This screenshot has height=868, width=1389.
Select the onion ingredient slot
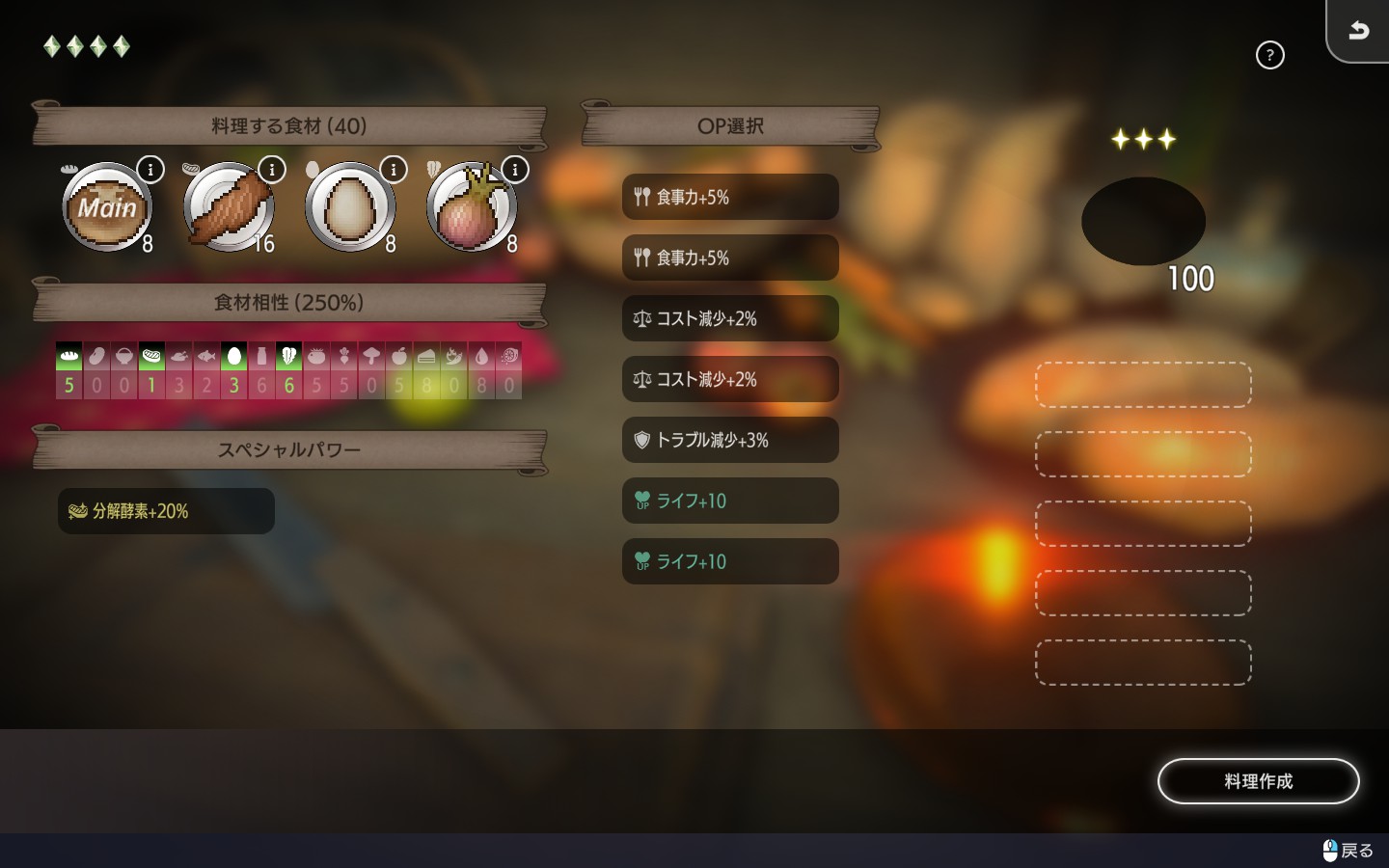tap(472, 207)
